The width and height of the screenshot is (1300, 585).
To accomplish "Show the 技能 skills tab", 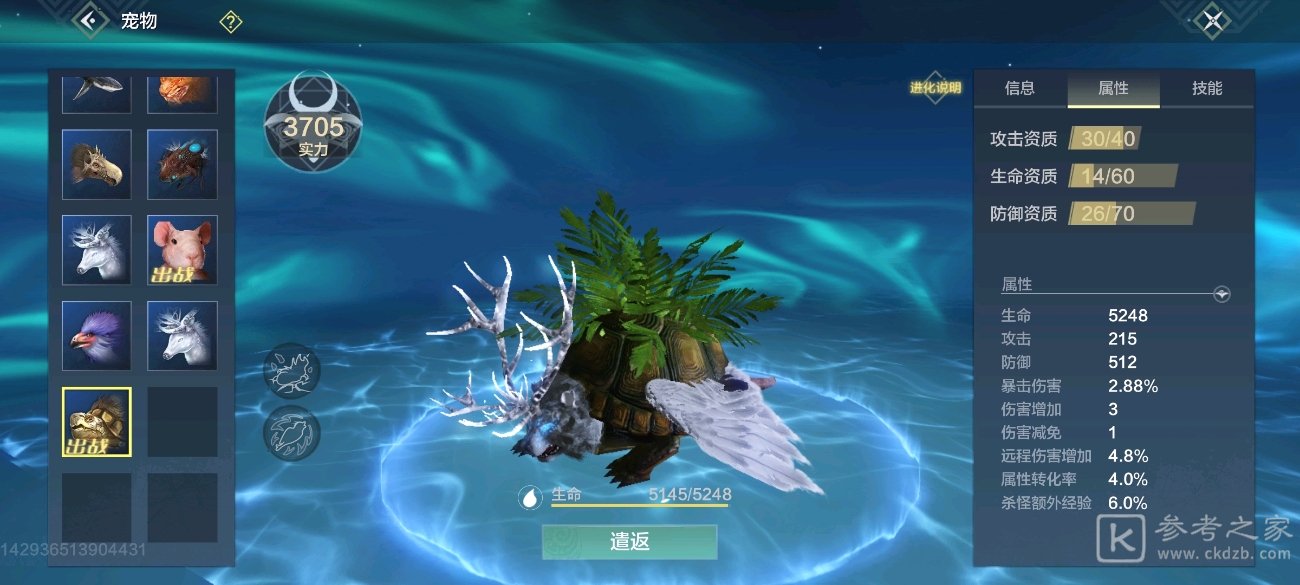I will [1207, 89].
